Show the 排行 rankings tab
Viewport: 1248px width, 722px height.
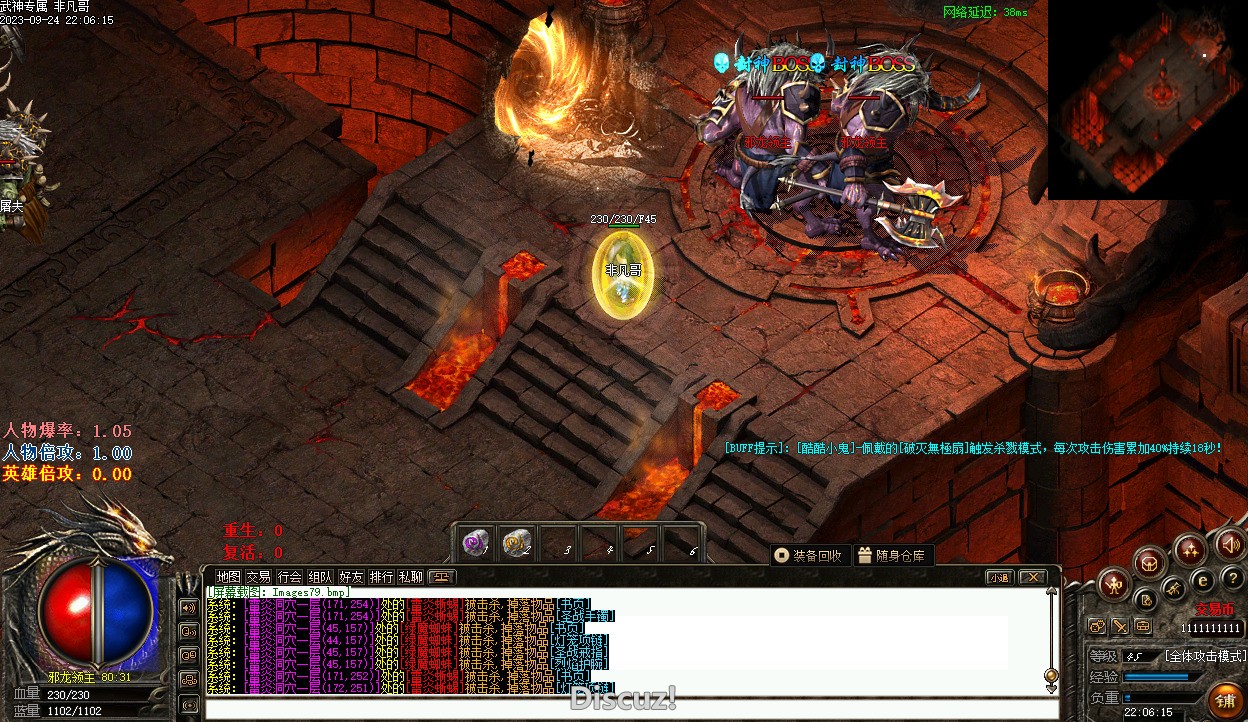tap(381, 577)
